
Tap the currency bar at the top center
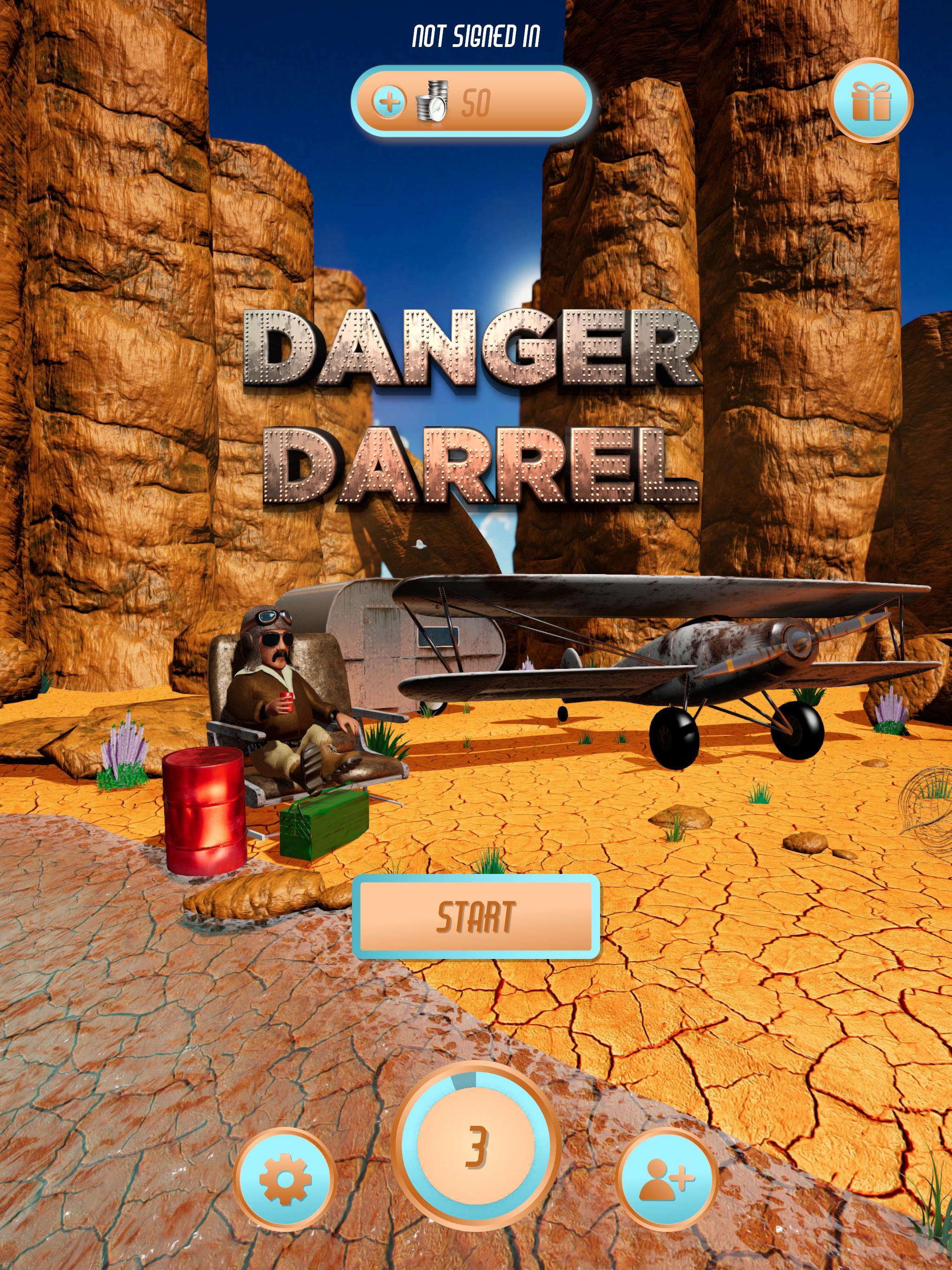pyautogui.click(x=476, y=102)
